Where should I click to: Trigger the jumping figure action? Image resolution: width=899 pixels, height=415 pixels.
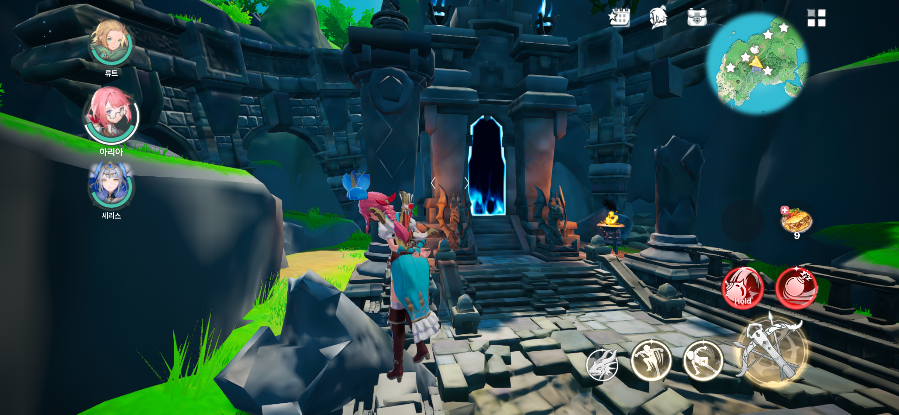pos(650,360)
